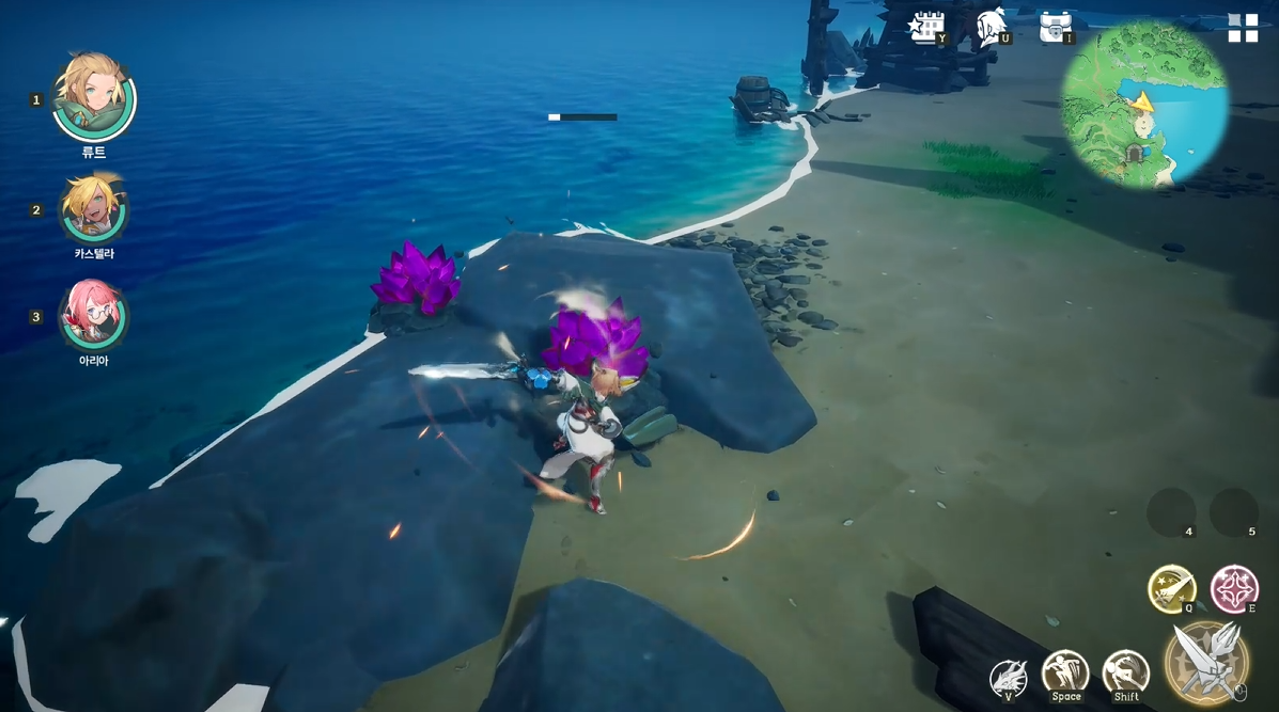Trigger the dragon head ability
The height and width of the screenshot is (712, 1279).
[1008, 678]
